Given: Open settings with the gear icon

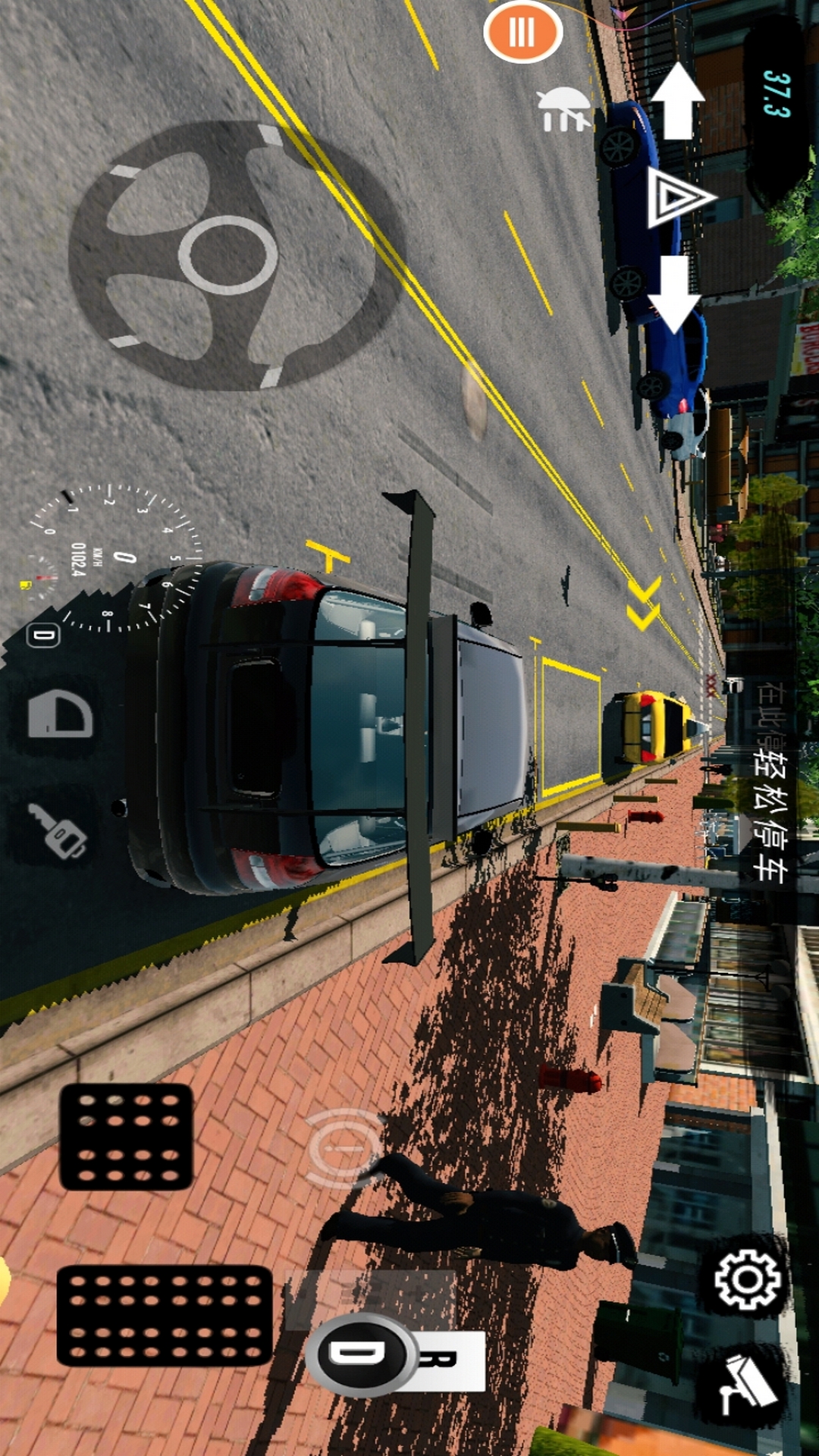Looking at the screenshot, I should click(747, 1280).
